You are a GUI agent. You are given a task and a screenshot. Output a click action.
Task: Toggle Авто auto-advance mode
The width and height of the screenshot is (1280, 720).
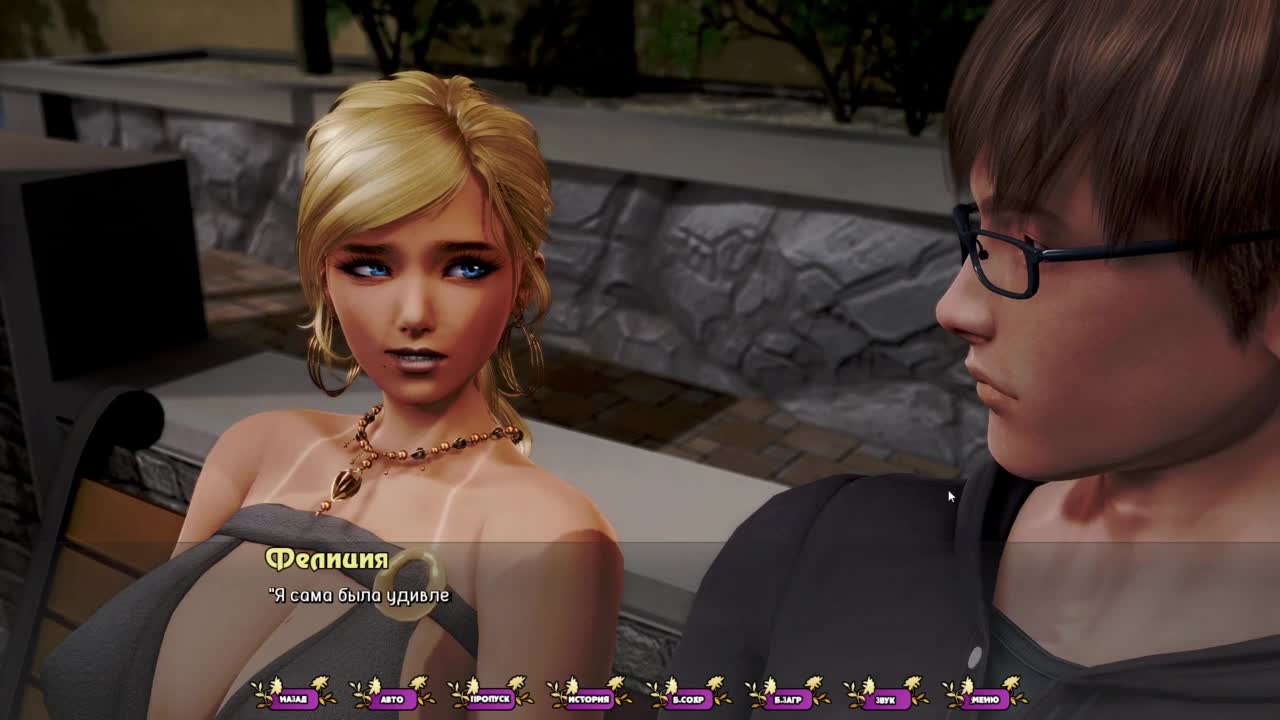coord(392,699)
